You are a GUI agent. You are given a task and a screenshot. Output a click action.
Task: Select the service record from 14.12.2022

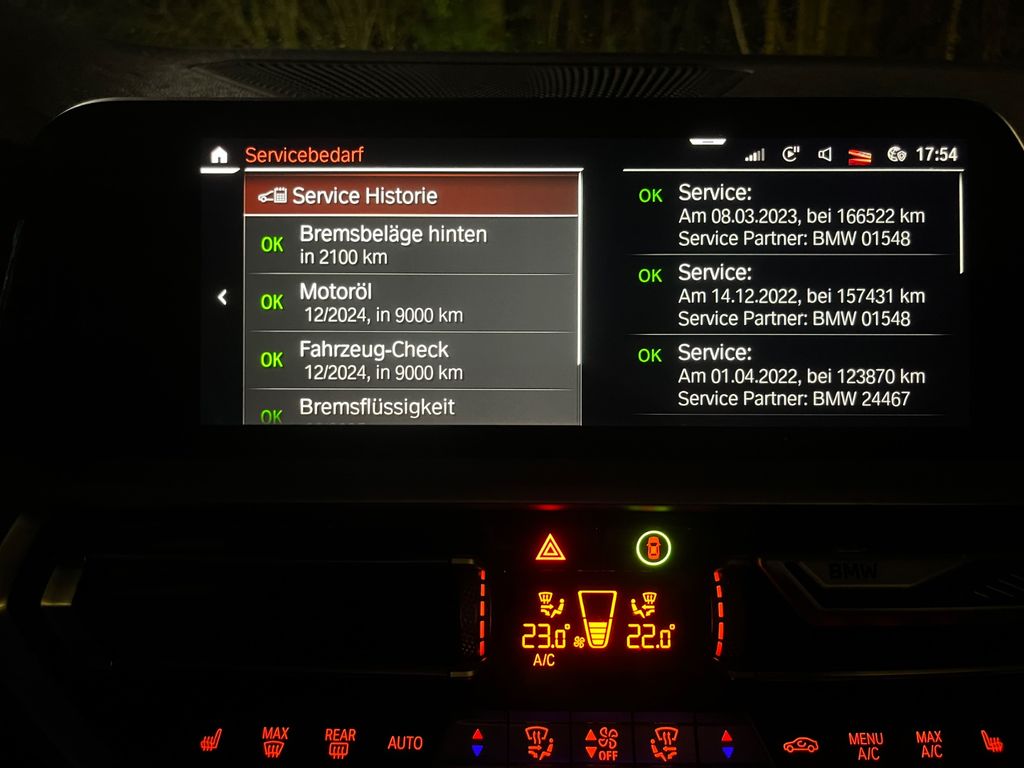click(790, 295)
